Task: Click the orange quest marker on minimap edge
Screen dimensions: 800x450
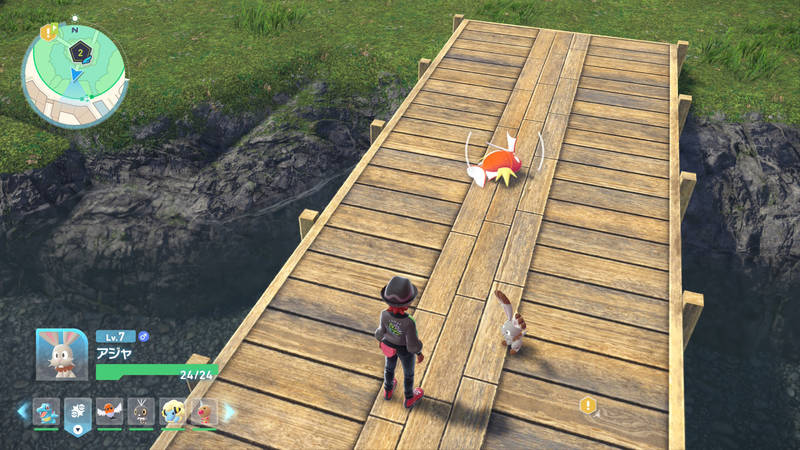Action: [47, 33]
